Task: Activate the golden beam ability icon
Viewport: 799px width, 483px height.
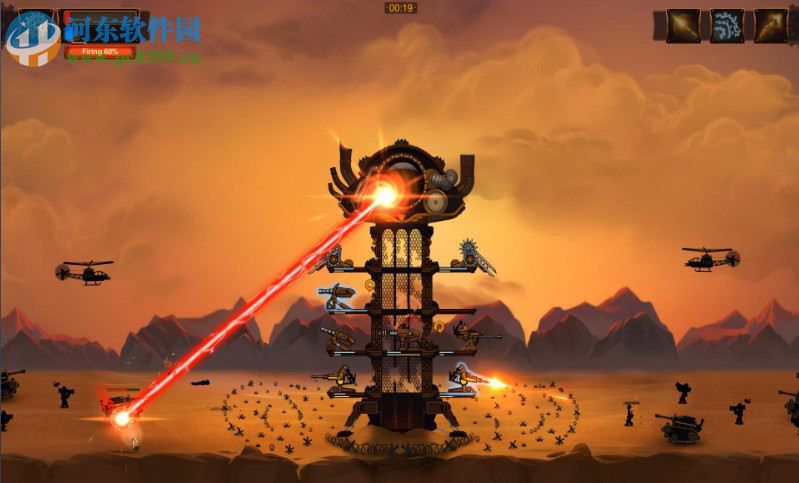Action: point(684,25)
